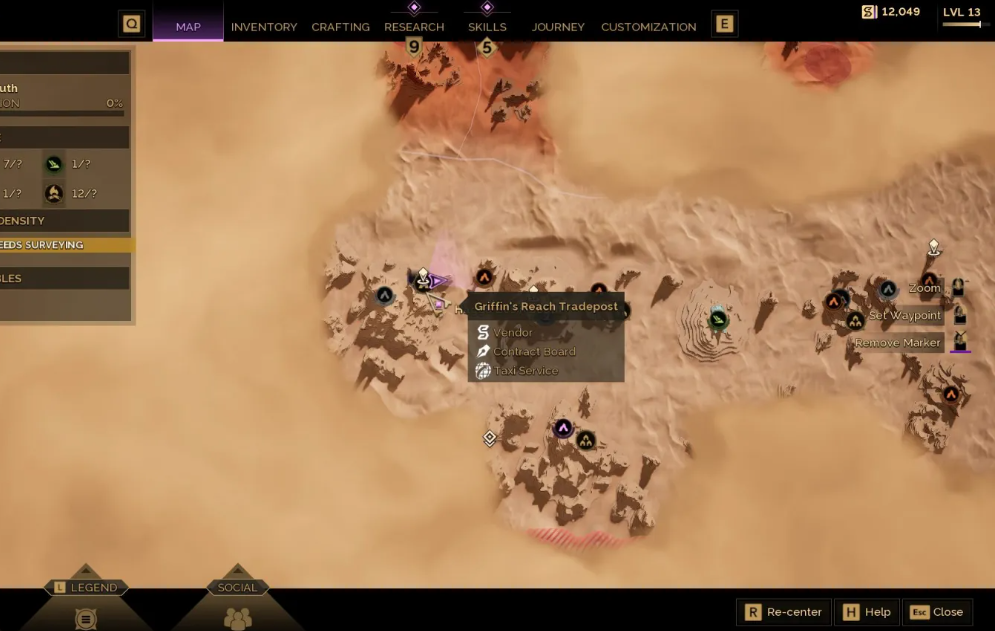Open the Skills tab
Image resolution: width=995 pixels, height=631 pixels.
click(487, 27)
